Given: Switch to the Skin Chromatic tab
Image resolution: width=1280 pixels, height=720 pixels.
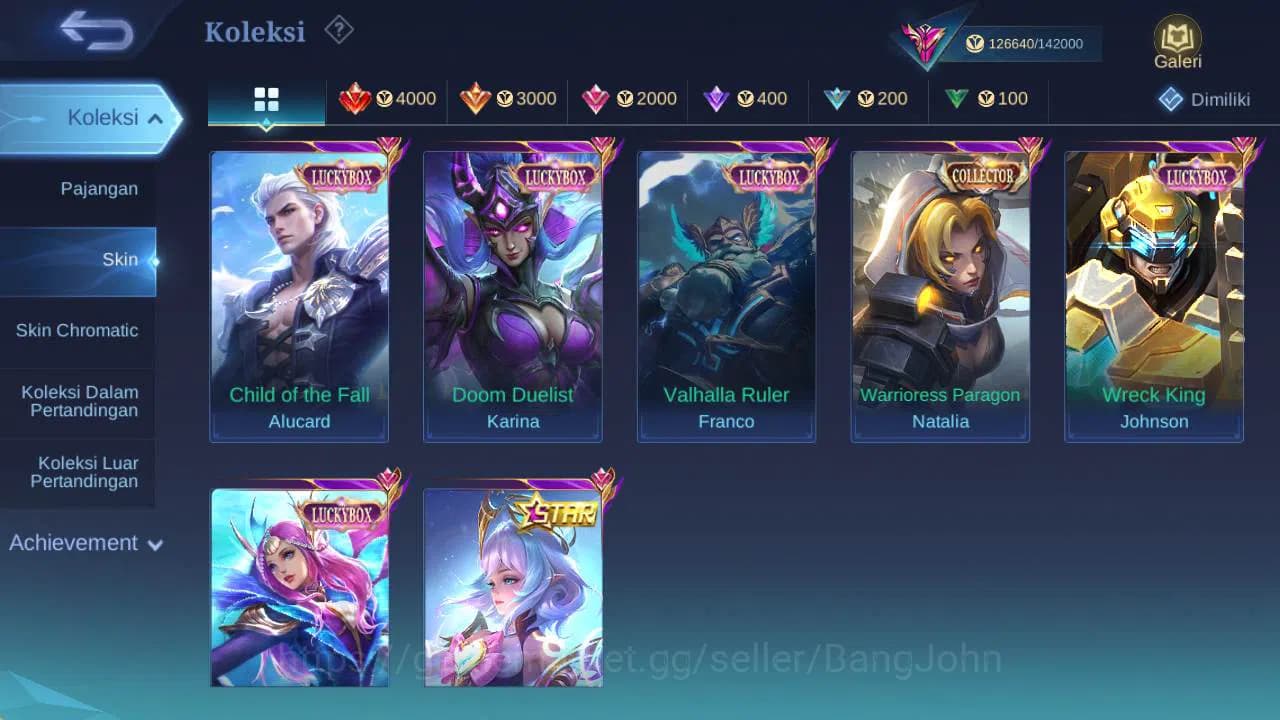Looking at the screenshot, I should 78,330.
